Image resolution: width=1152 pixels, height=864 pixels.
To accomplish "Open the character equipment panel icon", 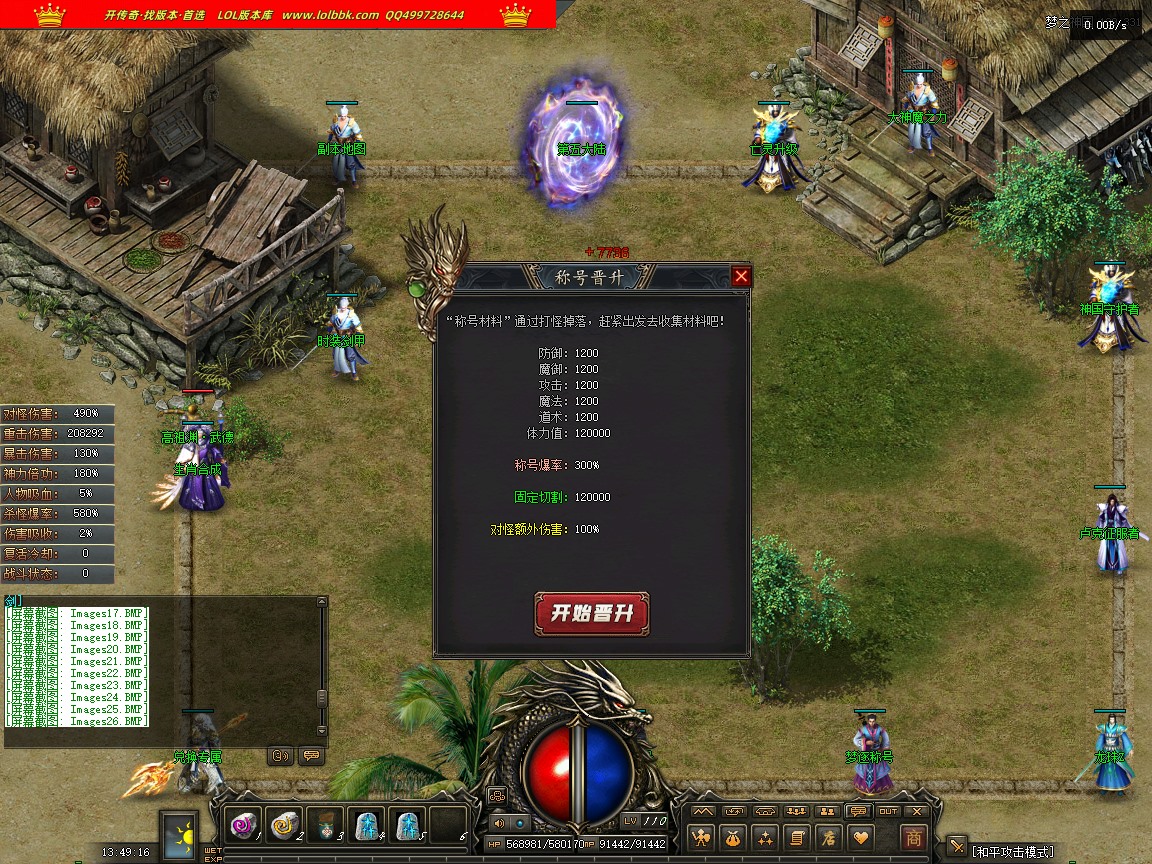I will (x=703, y=837).
